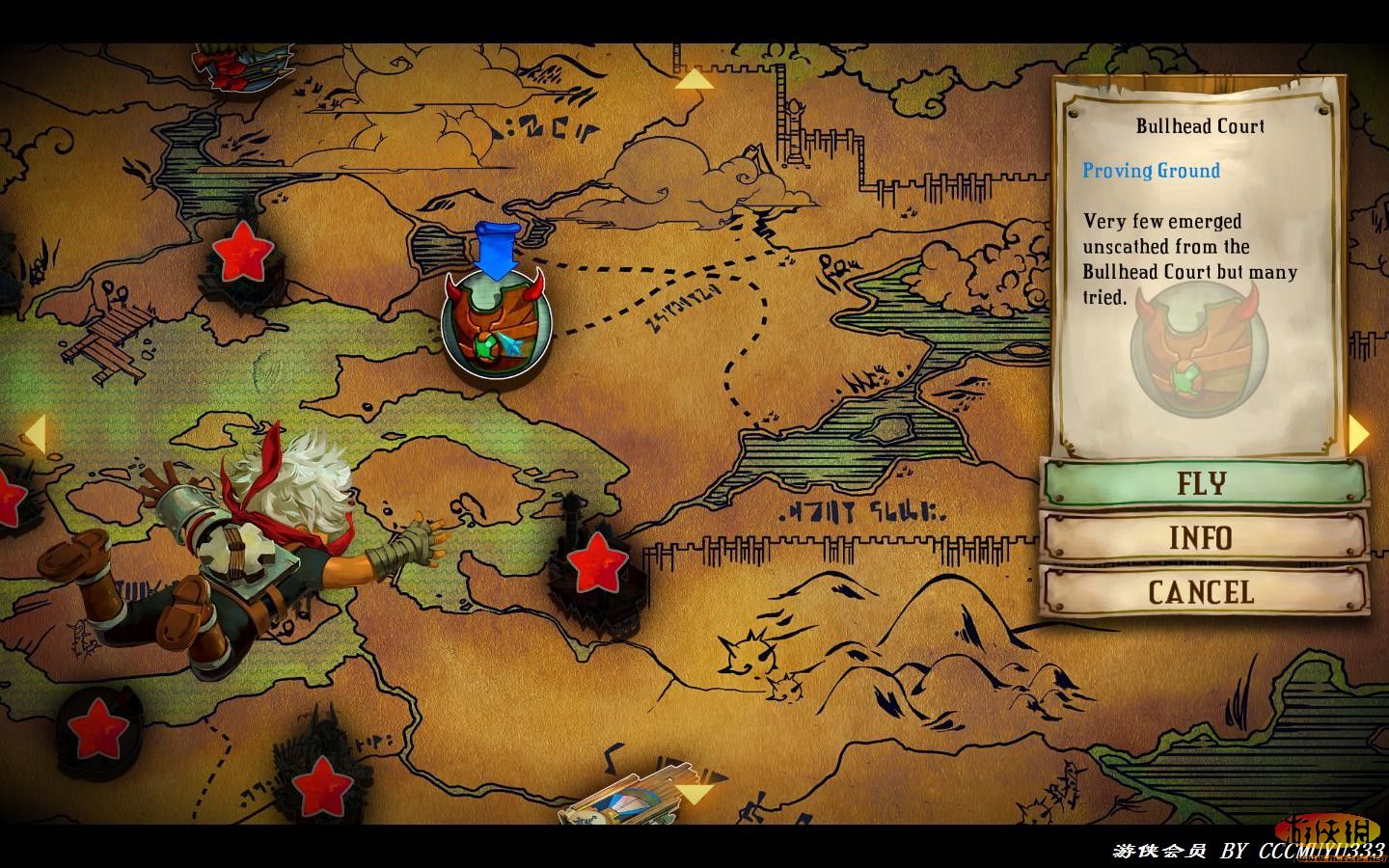Click the upward map scroll arrow
1389x868 pixels.
694,79
